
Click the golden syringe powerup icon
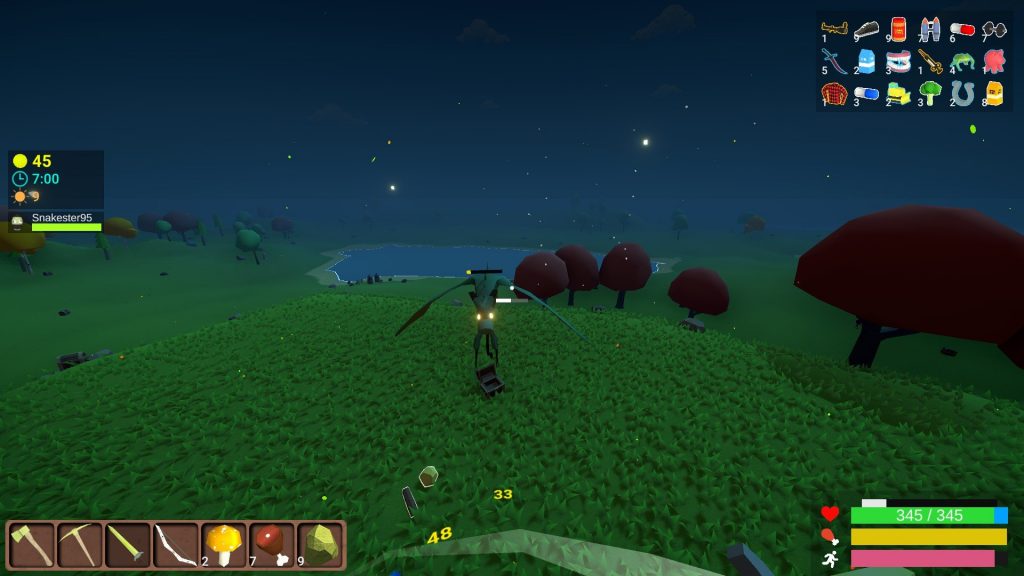[930, 61]
